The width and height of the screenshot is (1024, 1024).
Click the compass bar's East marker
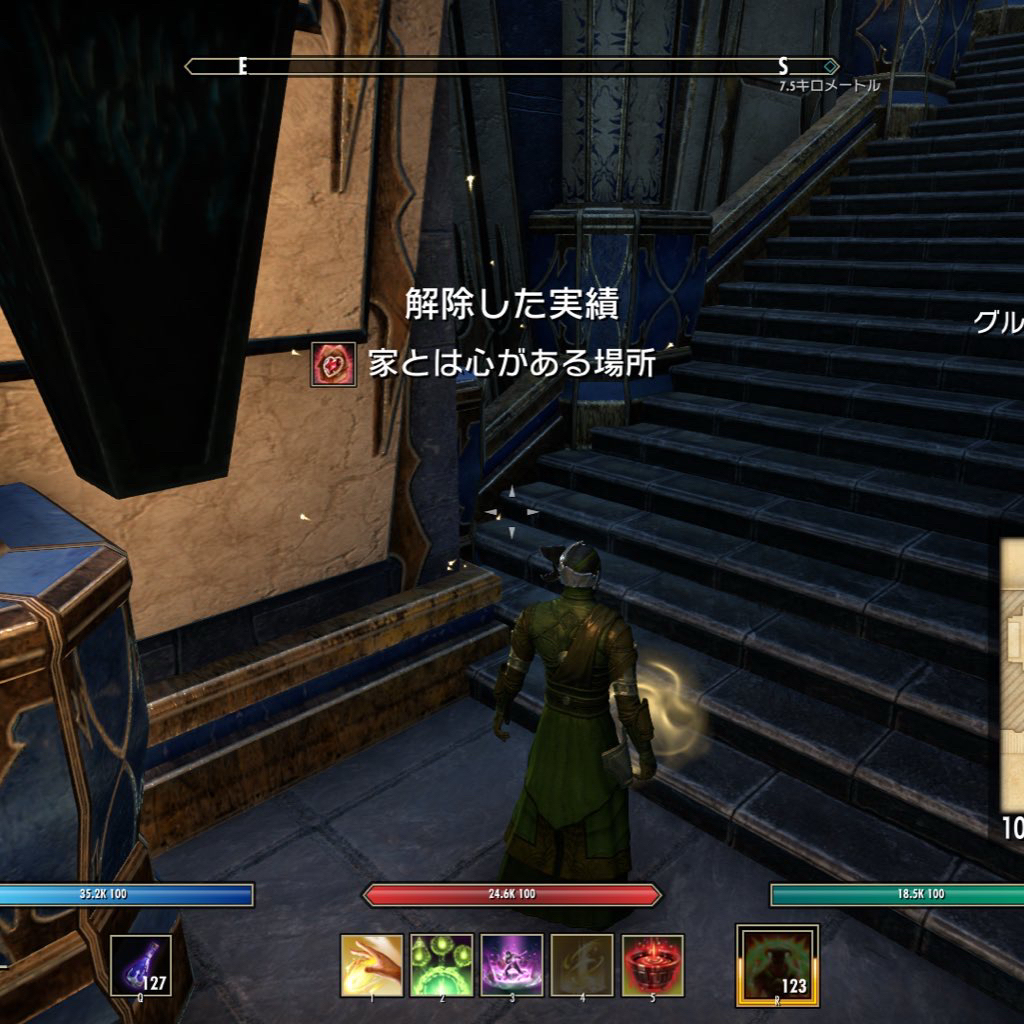[242, 66]
